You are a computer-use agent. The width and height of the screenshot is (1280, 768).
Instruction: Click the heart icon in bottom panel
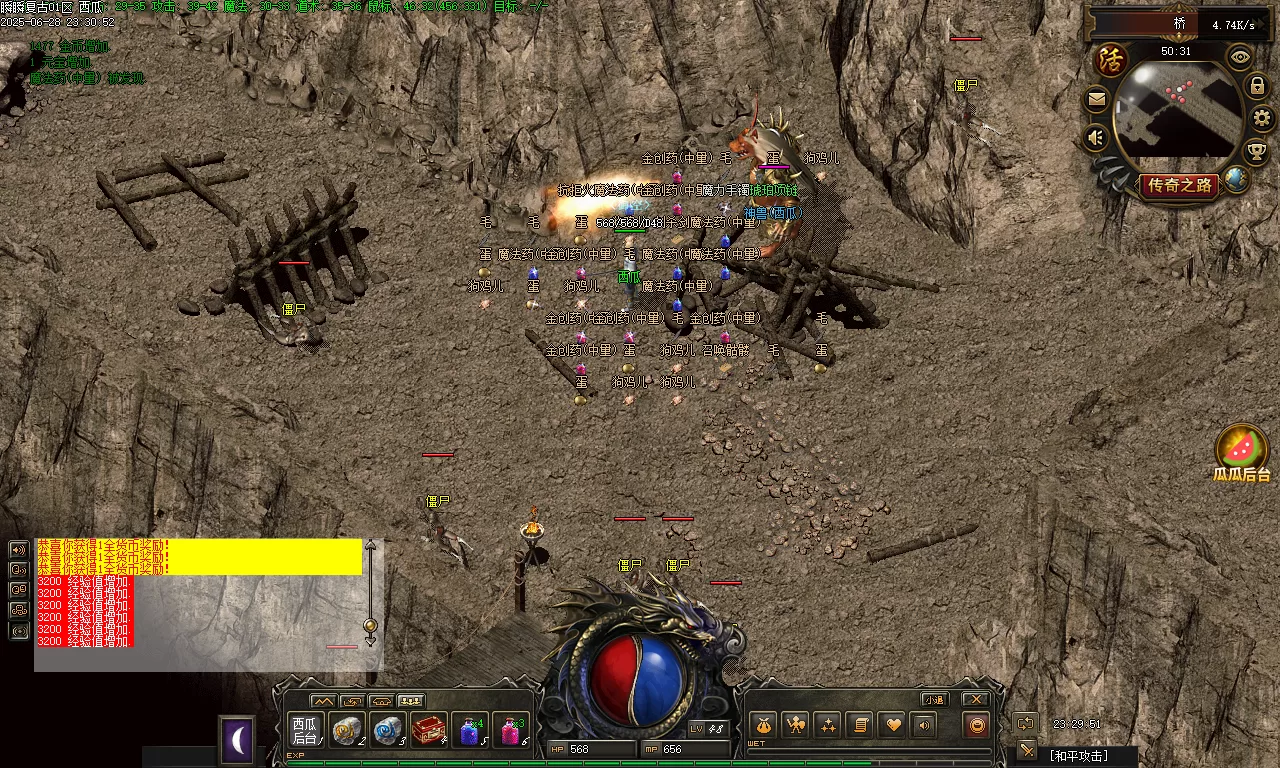point(892,726)
